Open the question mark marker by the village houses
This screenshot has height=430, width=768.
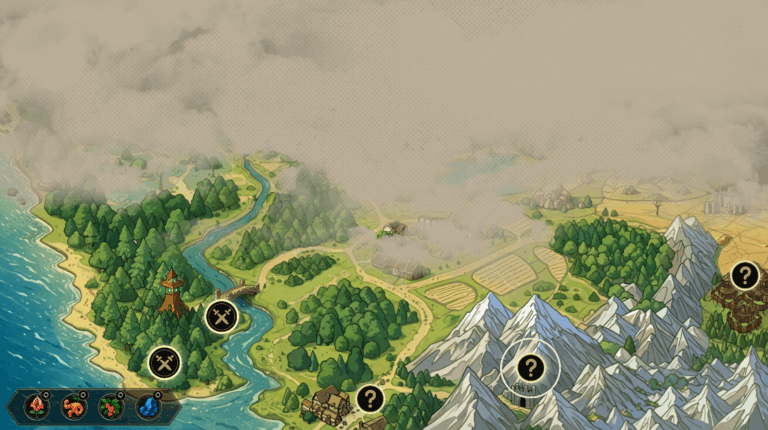coord(370,399)
